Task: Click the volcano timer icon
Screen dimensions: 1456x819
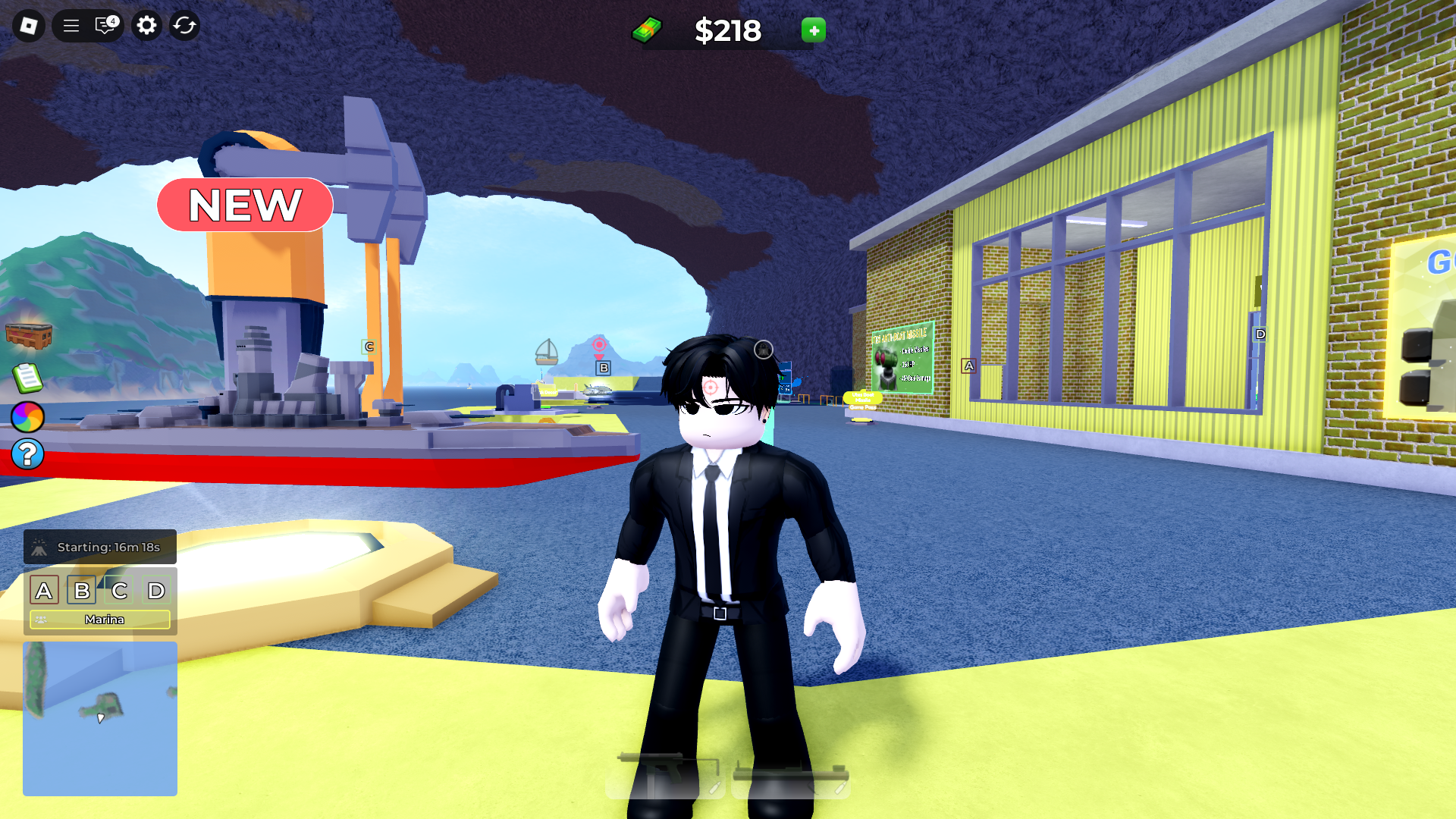Action: tap(39, 546)
